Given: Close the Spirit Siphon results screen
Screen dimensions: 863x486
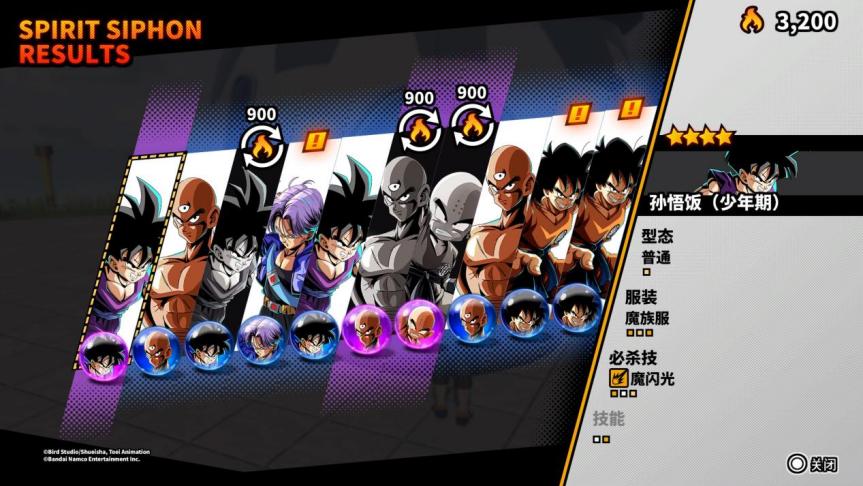Looking at the screenshot, I should point(810,464).
